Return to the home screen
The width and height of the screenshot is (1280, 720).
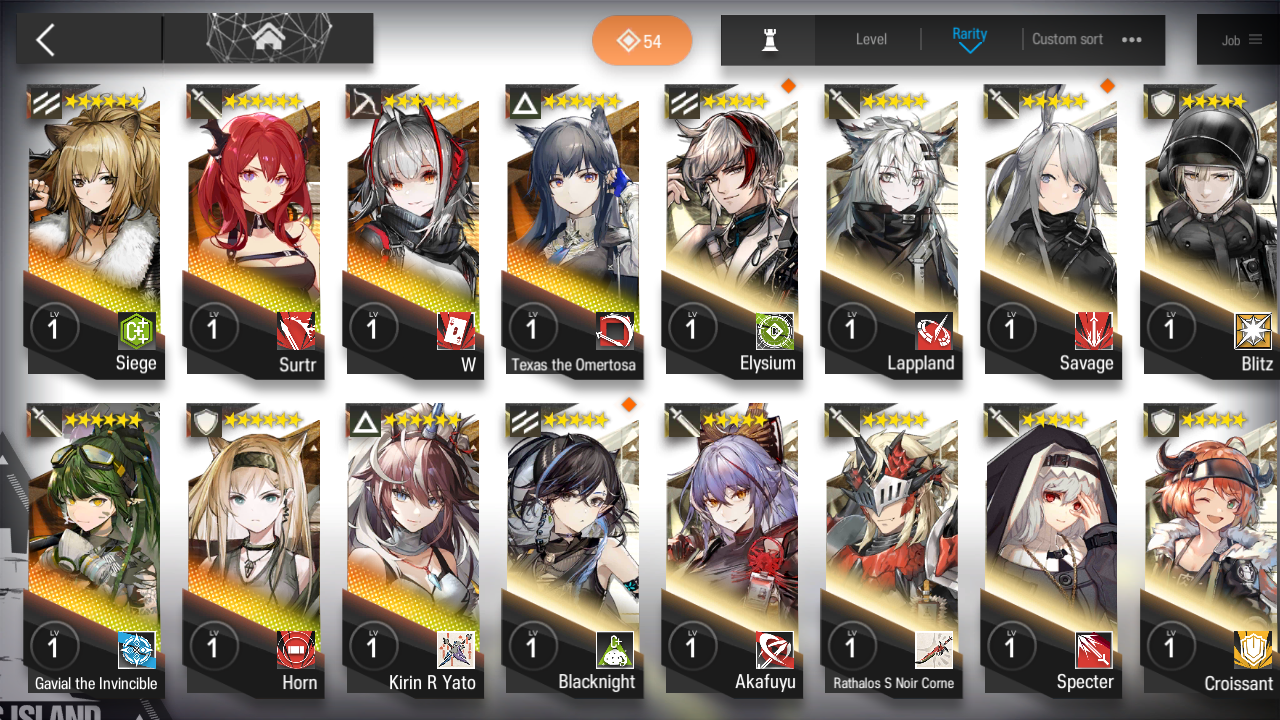click(x=267, y=39)
